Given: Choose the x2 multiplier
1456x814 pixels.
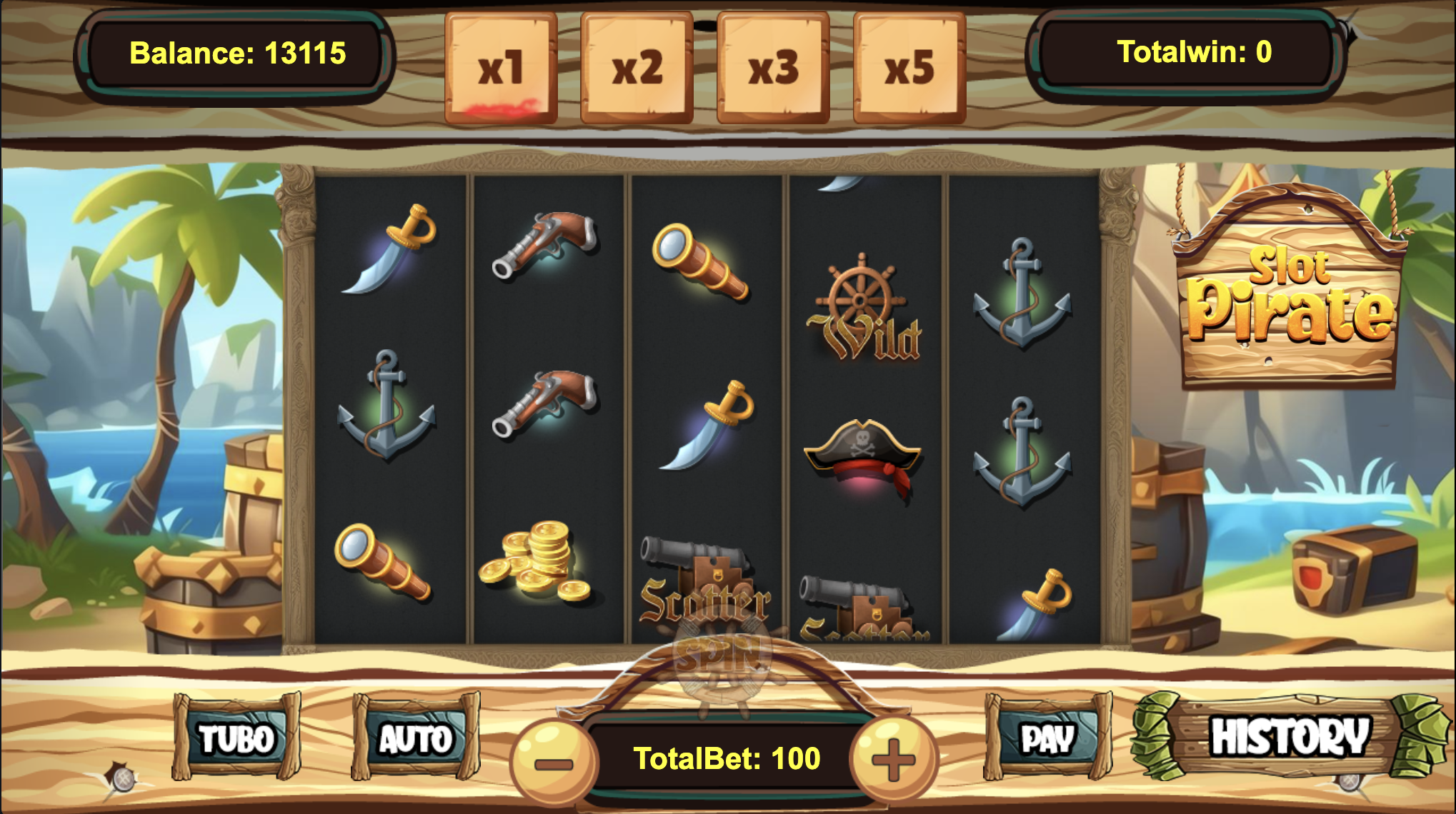Looking at the screenshot, I should coord(637,69).
